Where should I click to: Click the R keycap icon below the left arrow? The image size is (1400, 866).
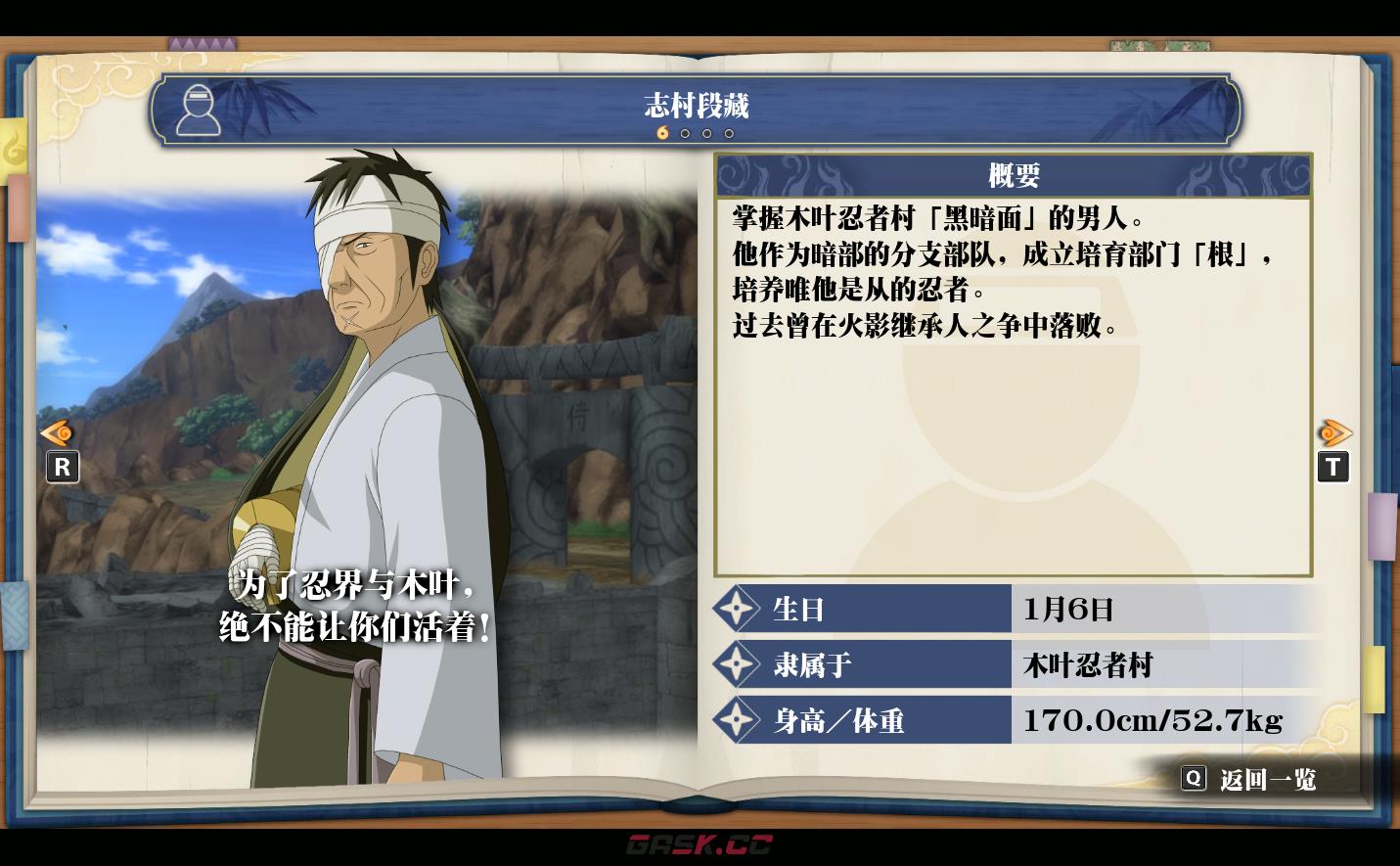(x=63, y=468)
